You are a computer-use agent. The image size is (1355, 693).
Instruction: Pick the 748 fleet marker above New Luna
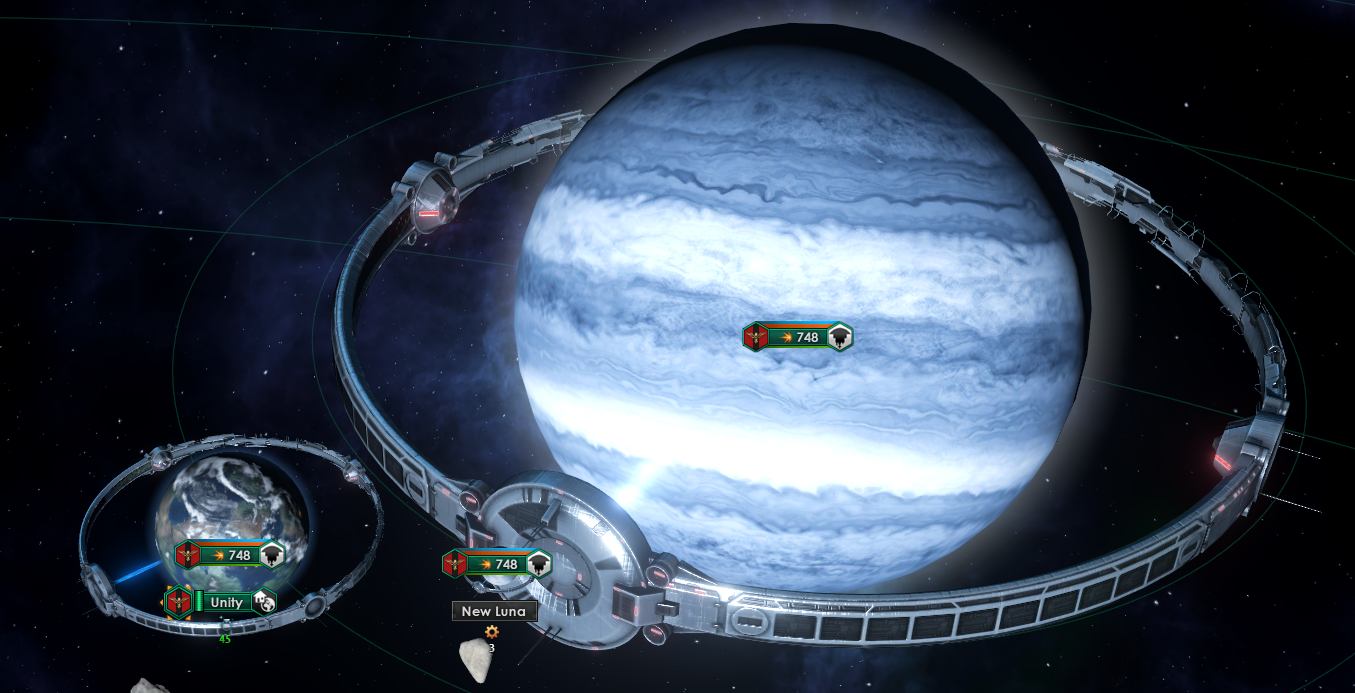tap(498, 564)
